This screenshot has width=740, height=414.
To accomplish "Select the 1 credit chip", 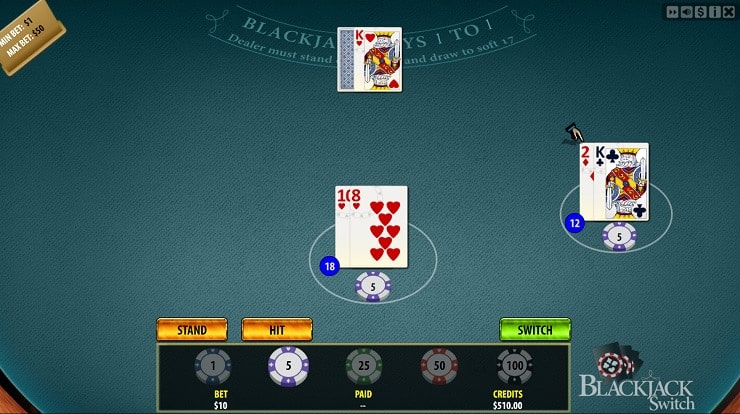I will click(212, 366).
